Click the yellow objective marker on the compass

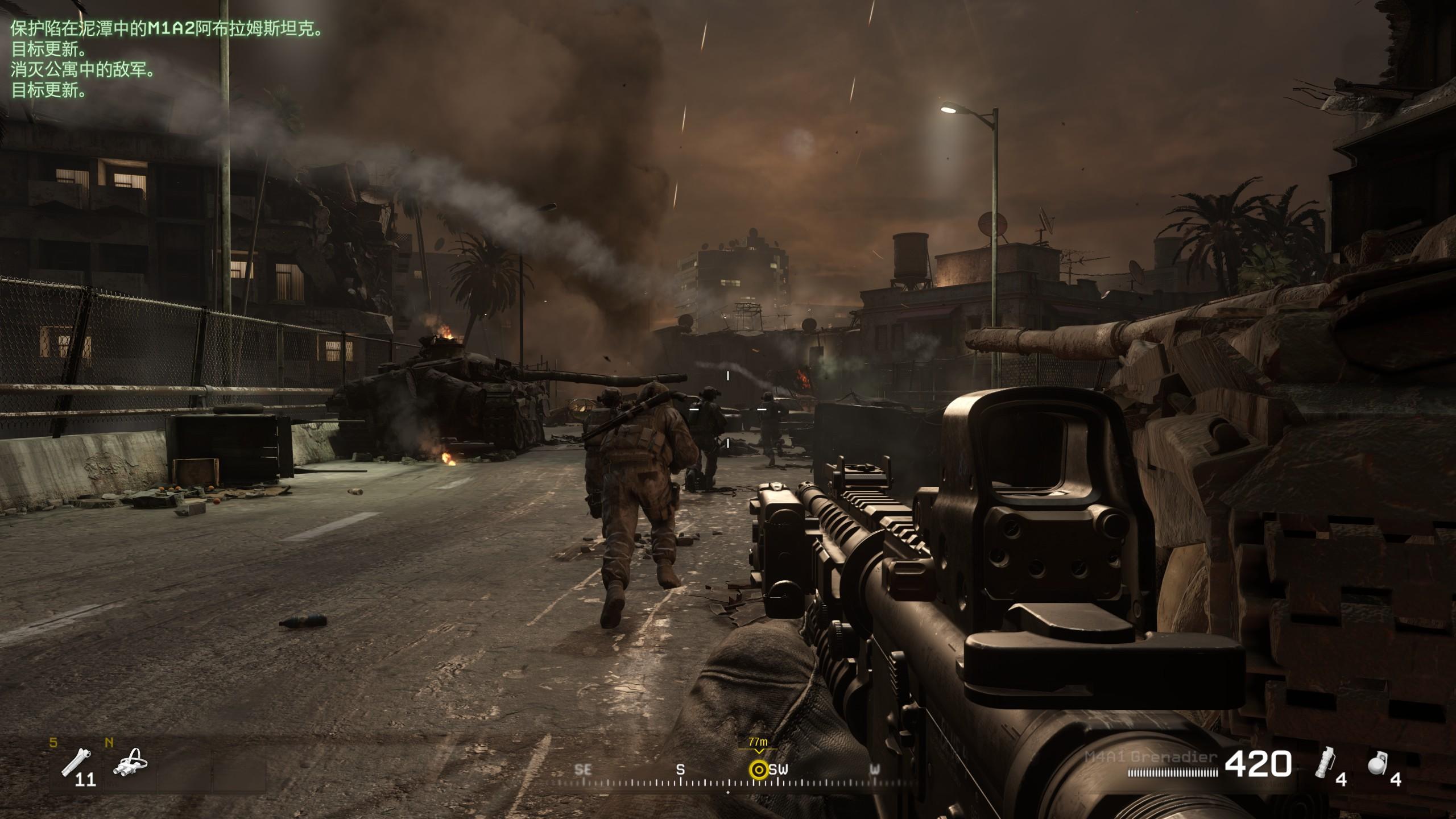coord(758,770)
